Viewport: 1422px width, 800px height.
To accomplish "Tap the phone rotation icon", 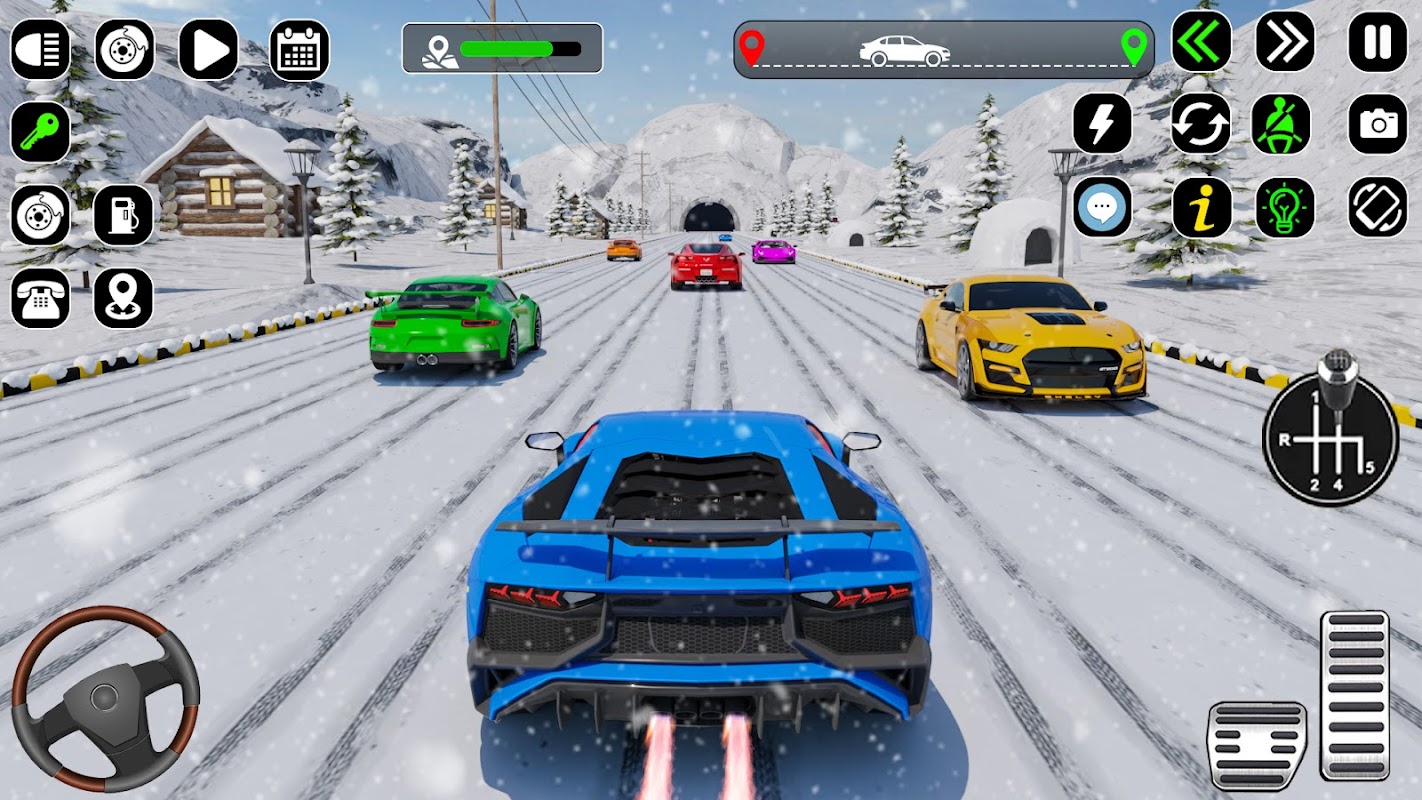I will click(1378, 207).
